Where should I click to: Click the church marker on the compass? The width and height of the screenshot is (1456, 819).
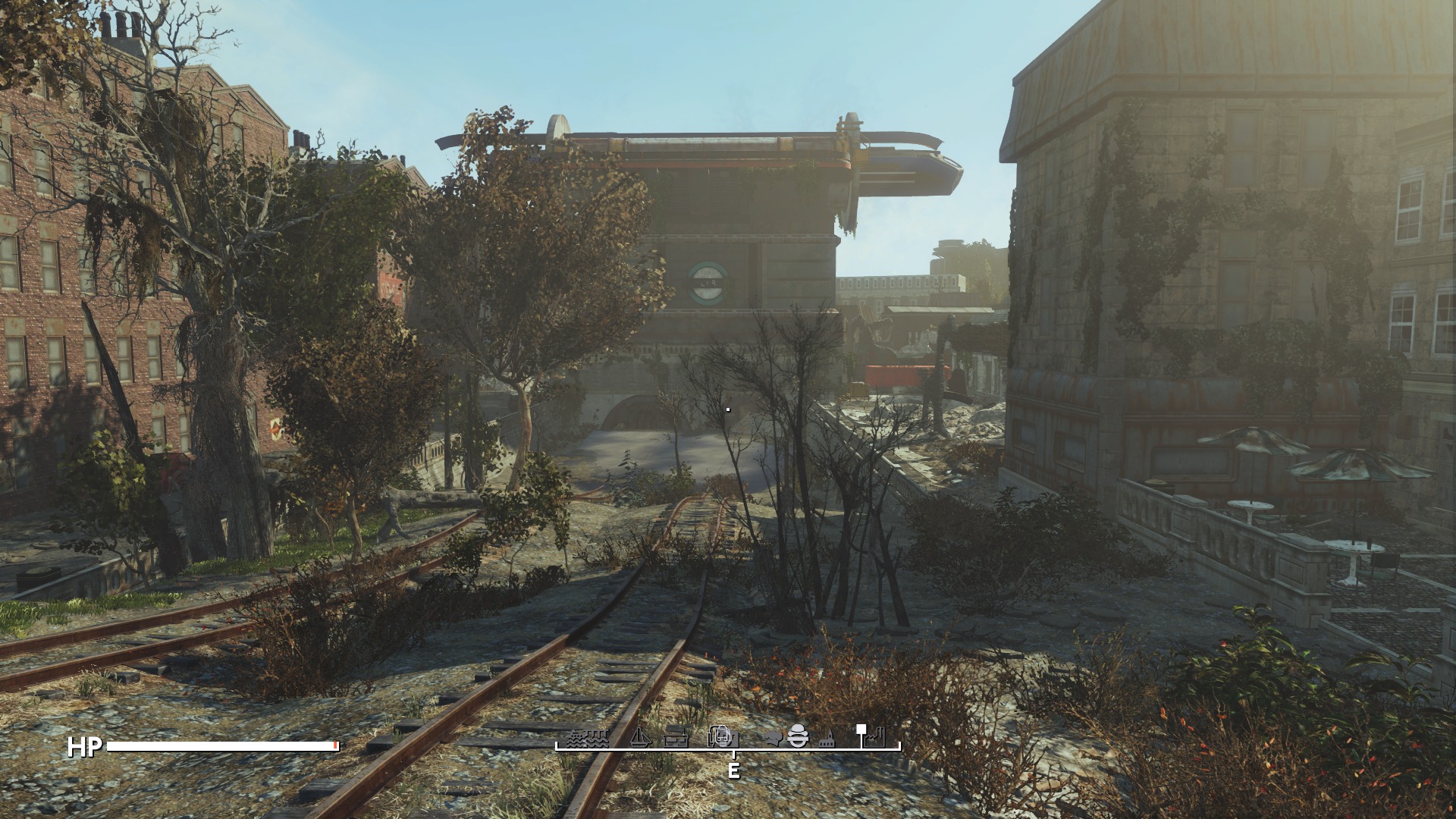click(x=827, y=739)
